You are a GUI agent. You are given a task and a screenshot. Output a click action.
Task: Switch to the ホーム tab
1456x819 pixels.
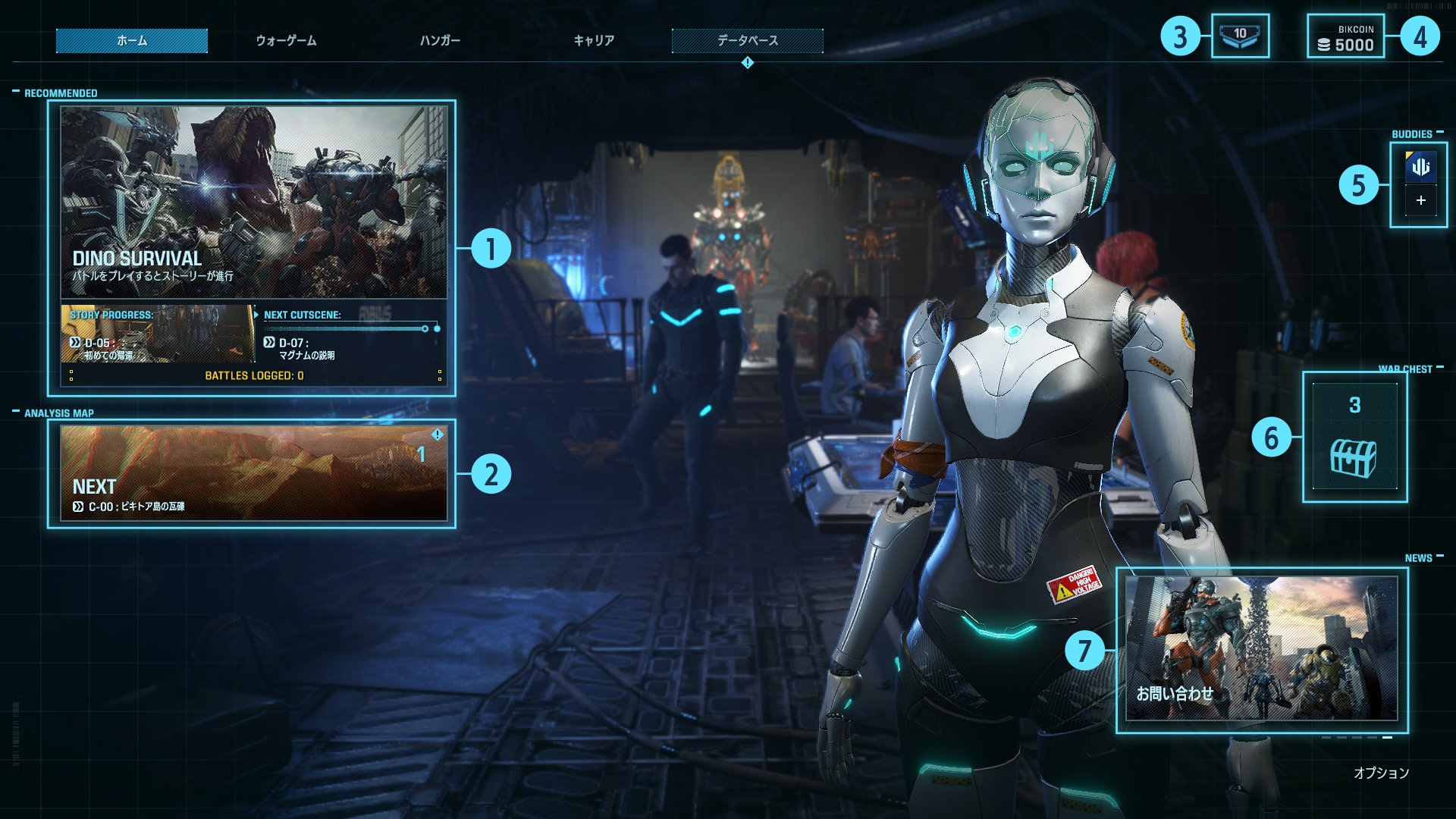point(132,41)
